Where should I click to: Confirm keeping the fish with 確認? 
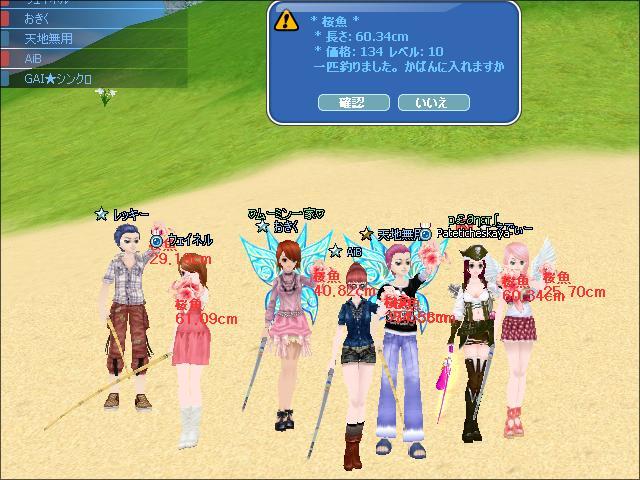353,102
